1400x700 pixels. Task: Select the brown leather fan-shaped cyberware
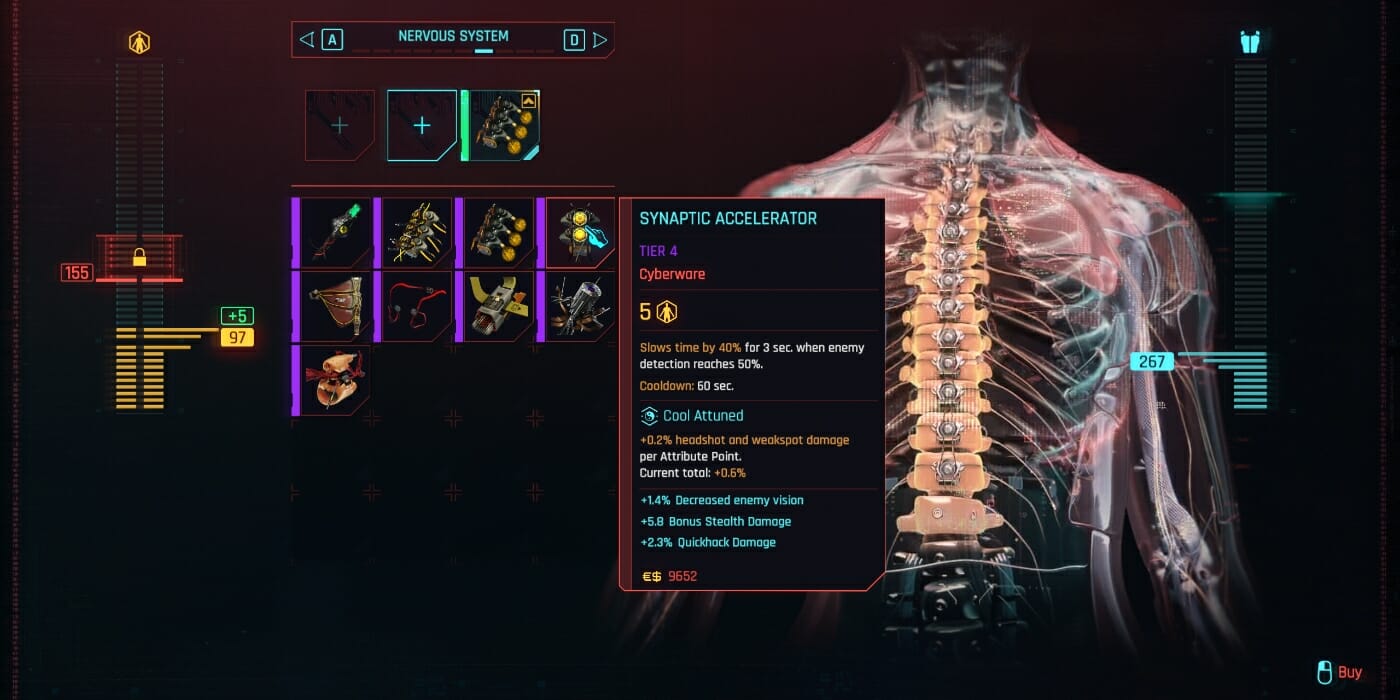click(336, 306)
